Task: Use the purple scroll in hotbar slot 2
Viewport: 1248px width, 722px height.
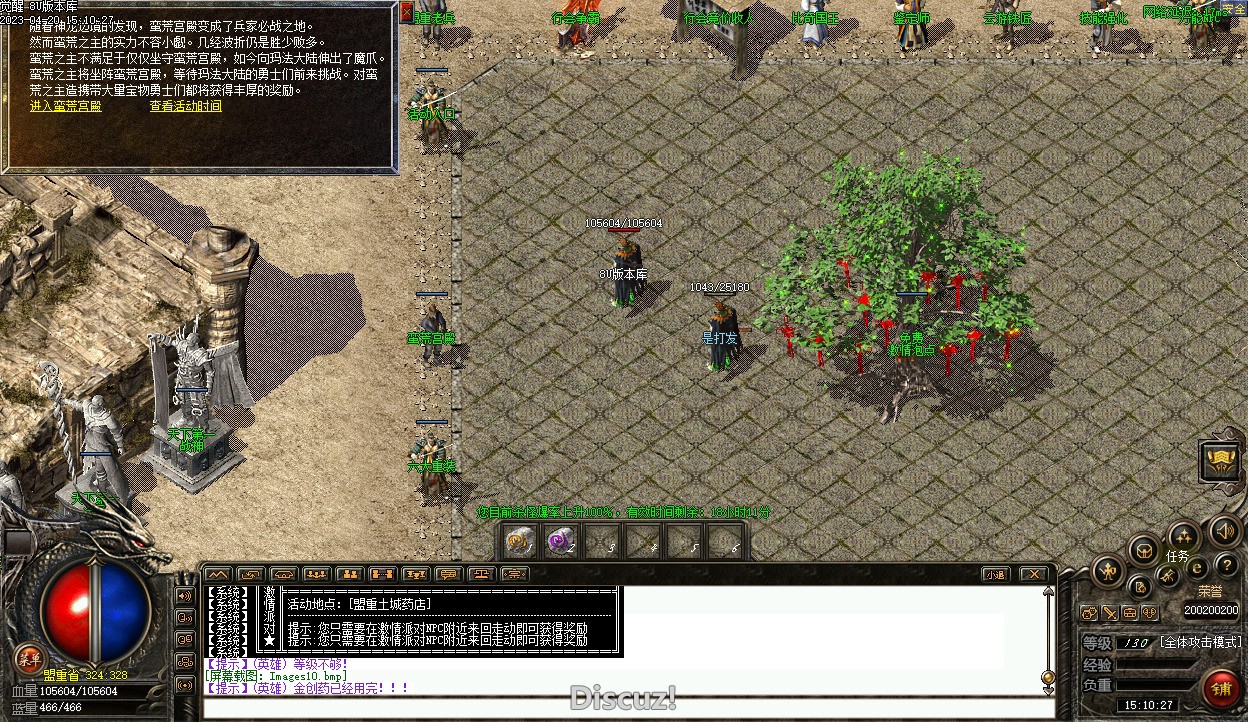Action: pos(561,541)
